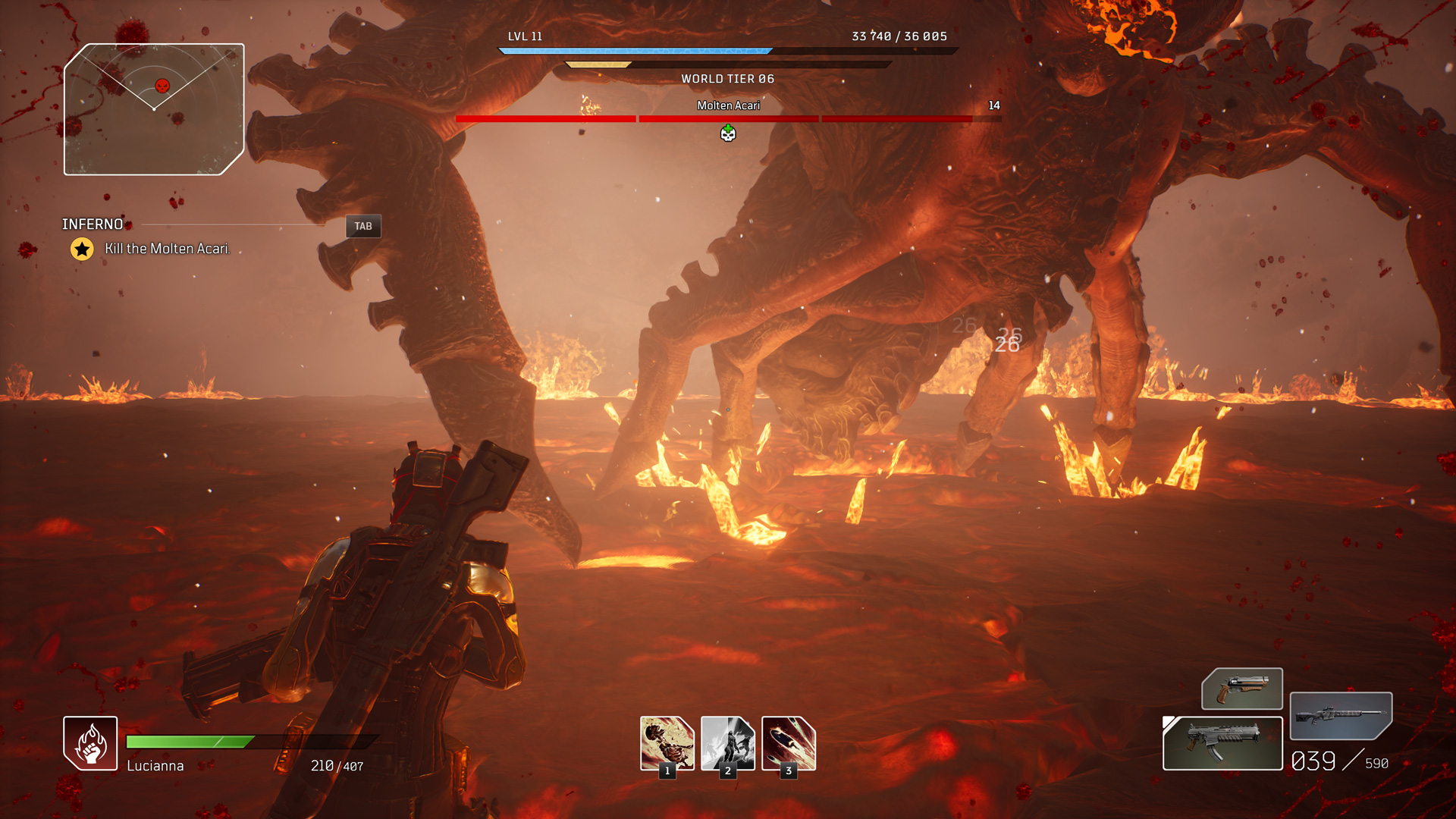
Task: Select the Kill the Molten Acari objective
Action: coord(167,249)
